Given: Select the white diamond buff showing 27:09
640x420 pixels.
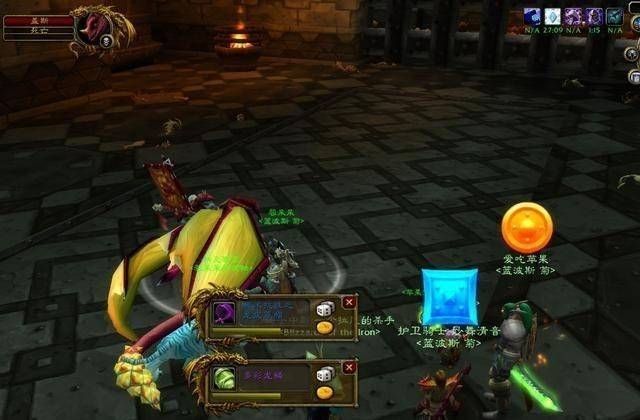Looking at the screenshot, I should [552, 16].
